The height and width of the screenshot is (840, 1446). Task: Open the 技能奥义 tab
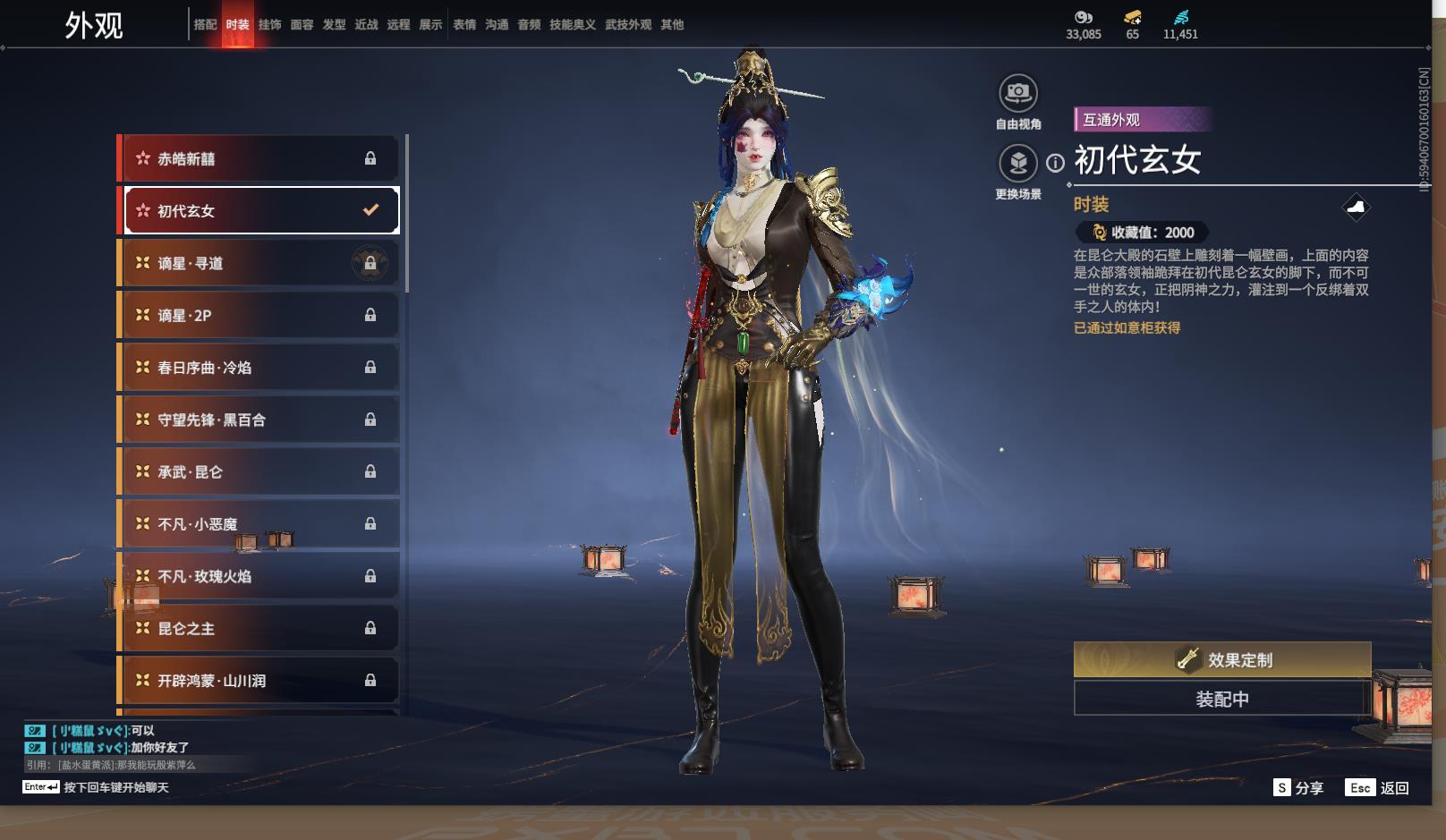(x=572, y=25)
